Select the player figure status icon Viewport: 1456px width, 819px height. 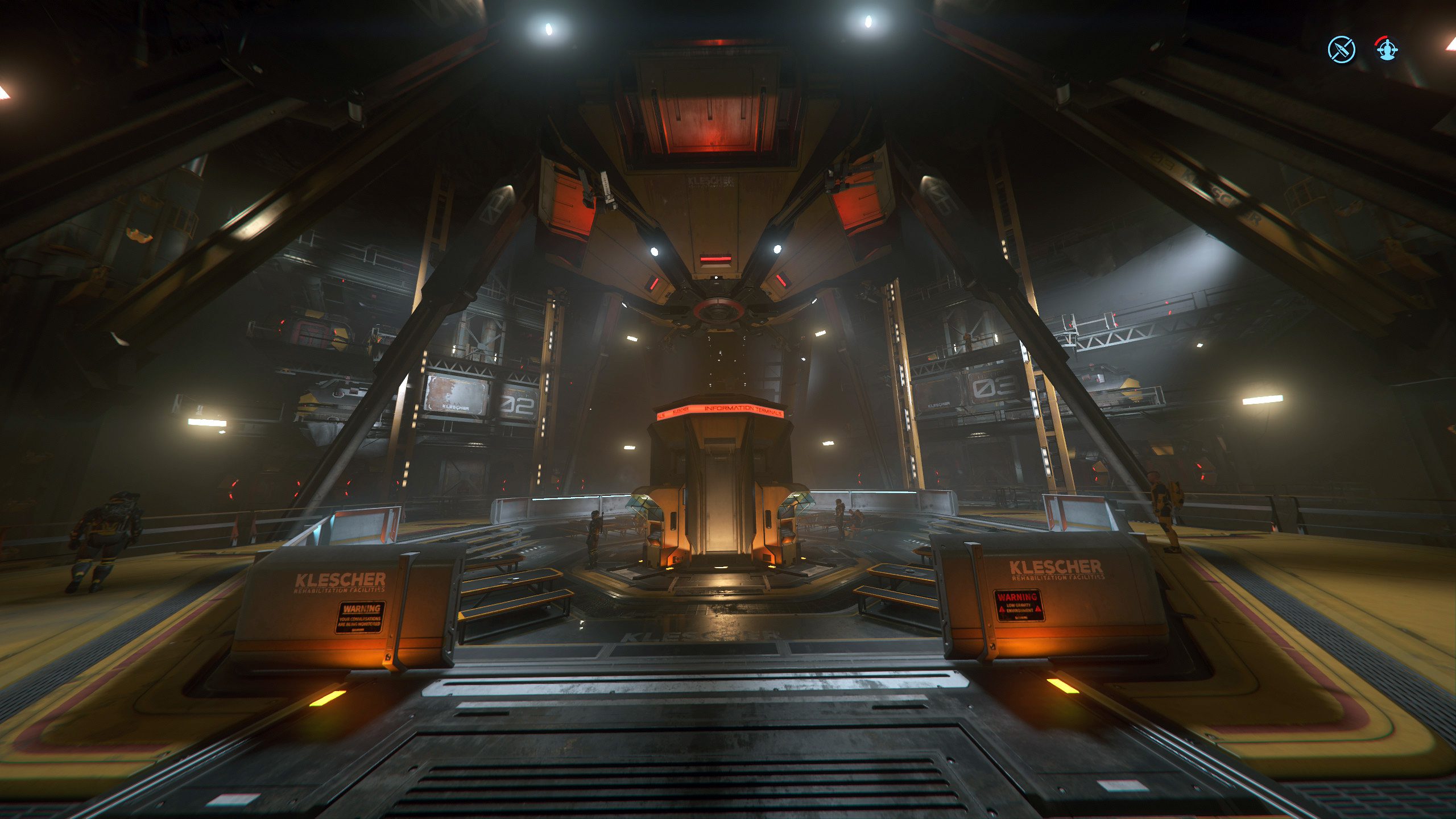1387,49
